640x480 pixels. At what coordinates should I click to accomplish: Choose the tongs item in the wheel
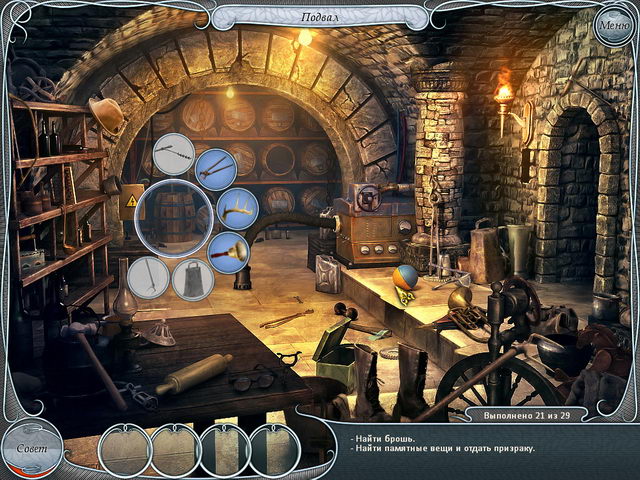(x=214, y=169)
